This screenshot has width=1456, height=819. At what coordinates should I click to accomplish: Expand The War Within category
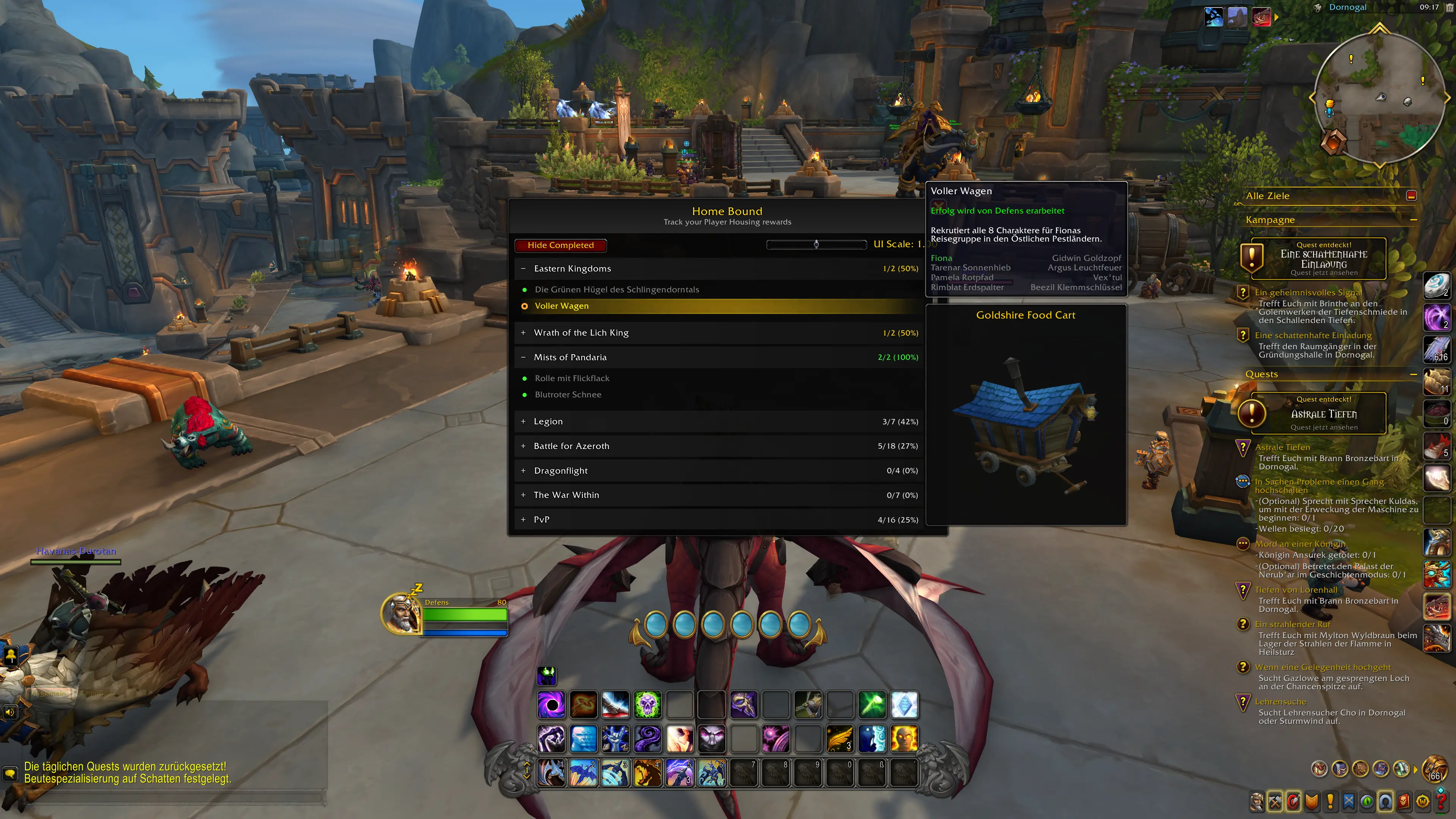coord(523,495)
